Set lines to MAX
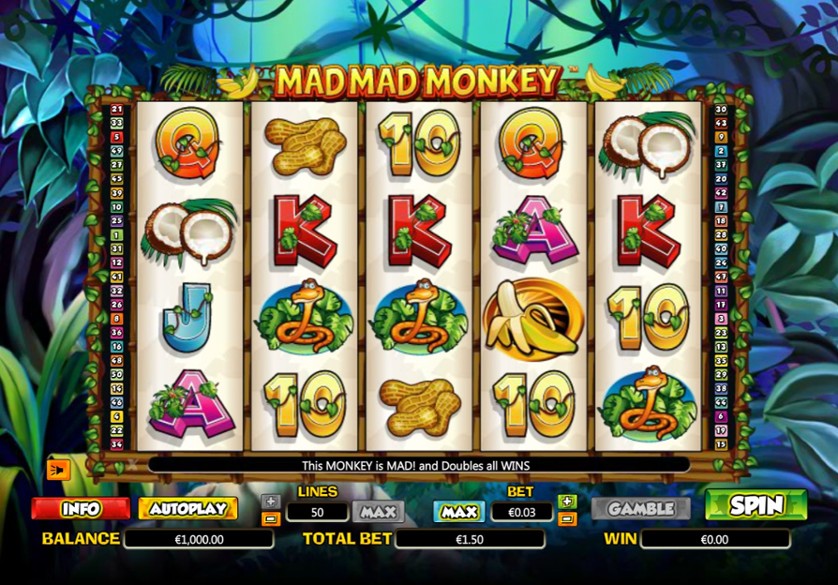Viewport: 838px width, 585px height. point(378,511)
